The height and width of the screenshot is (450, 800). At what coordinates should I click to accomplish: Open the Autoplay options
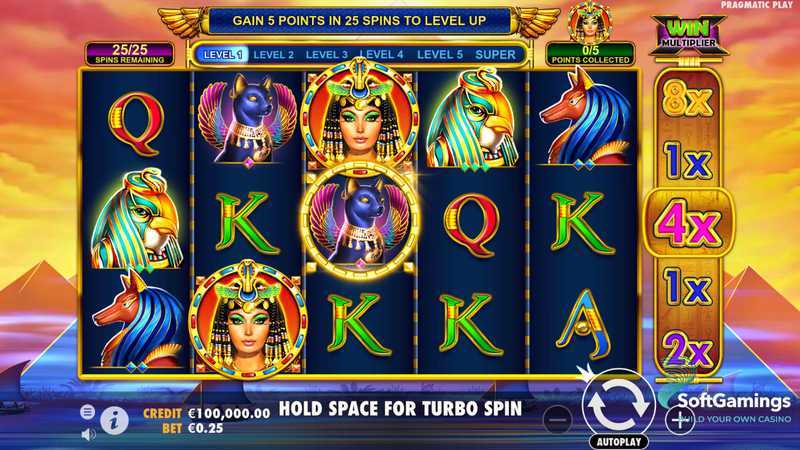pyautogui.click(x=618, y=441)
